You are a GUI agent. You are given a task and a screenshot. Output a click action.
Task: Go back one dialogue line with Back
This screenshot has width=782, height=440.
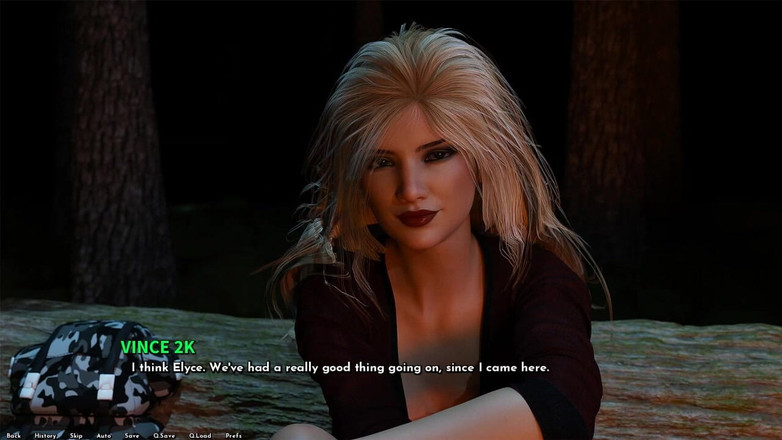point(13,435)
